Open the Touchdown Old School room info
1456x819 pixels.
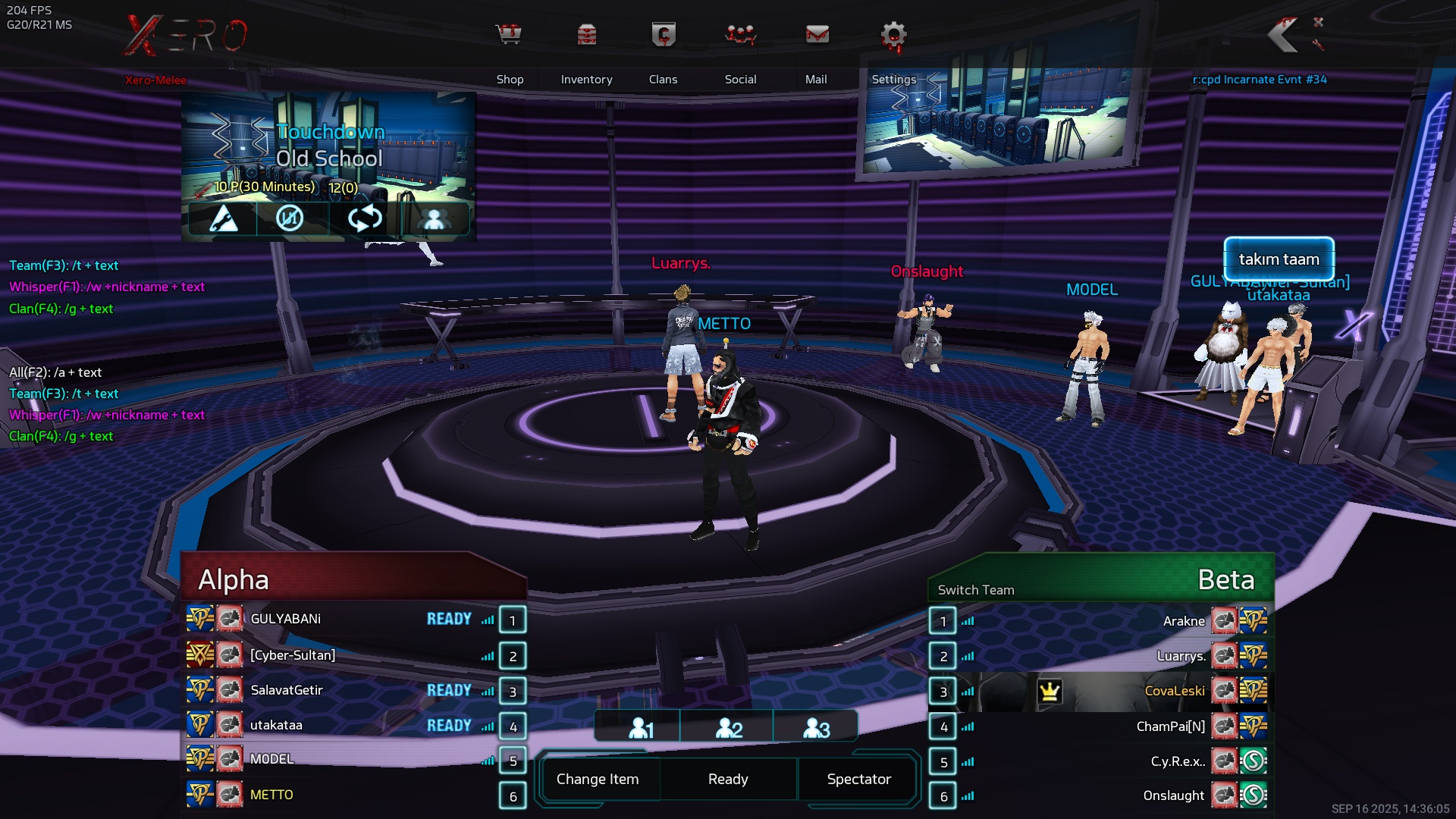(329, 146)
